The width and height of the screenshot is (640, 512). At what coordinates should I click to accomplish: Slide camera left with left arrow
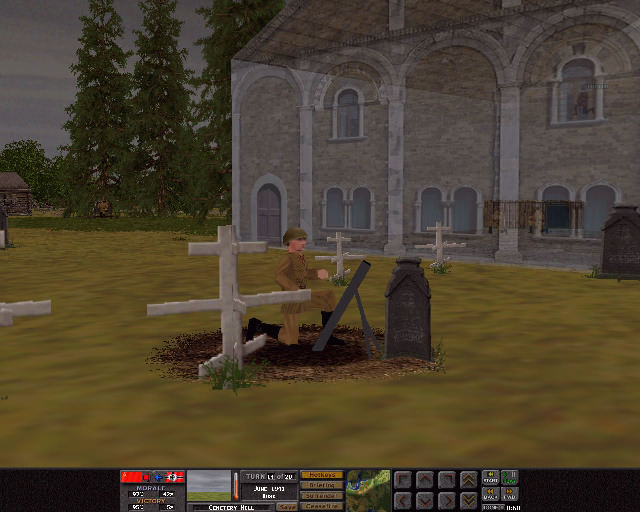[402, 499]
